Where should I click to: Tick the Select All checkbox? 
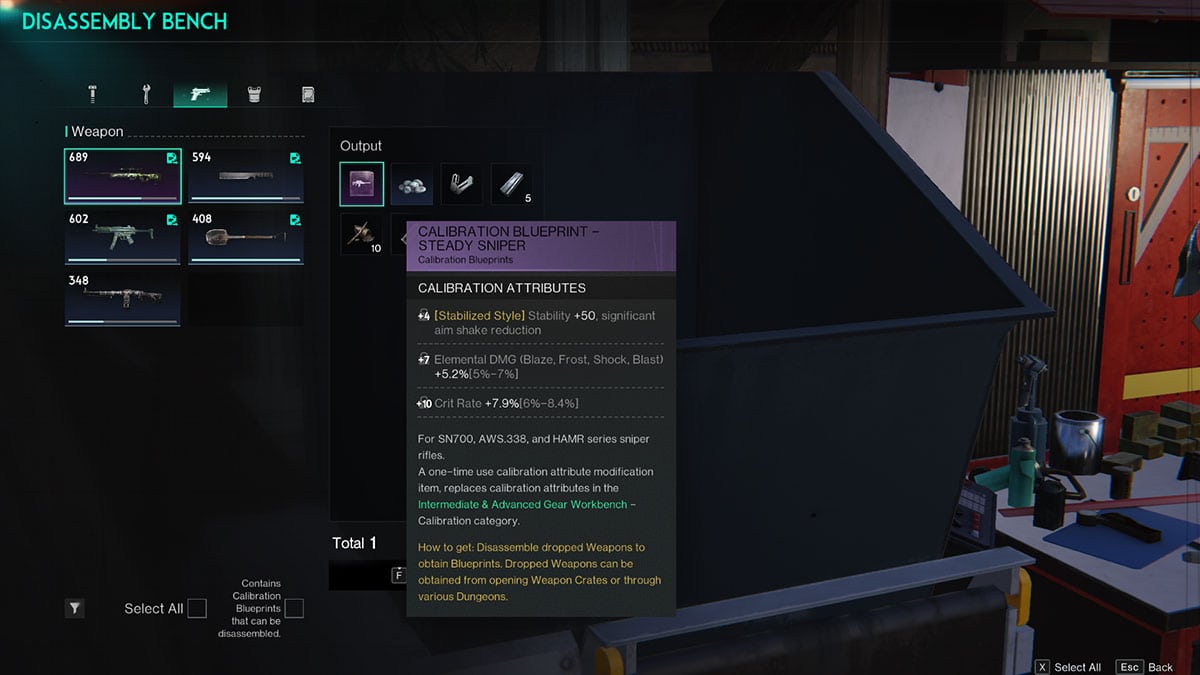pos(197,608)
